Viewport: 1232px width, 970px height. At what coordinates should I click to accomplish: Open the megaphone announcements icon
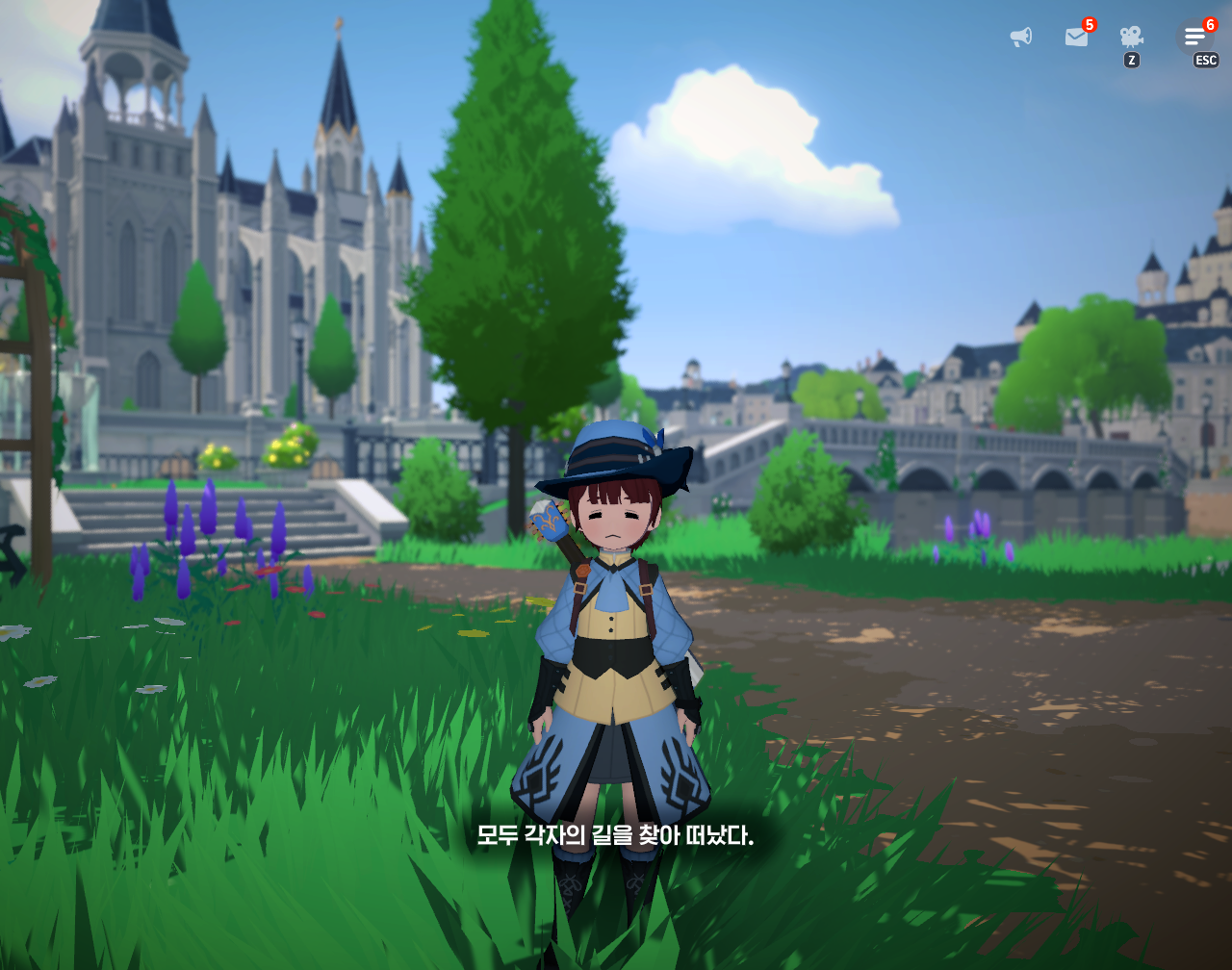point(1020,38)
